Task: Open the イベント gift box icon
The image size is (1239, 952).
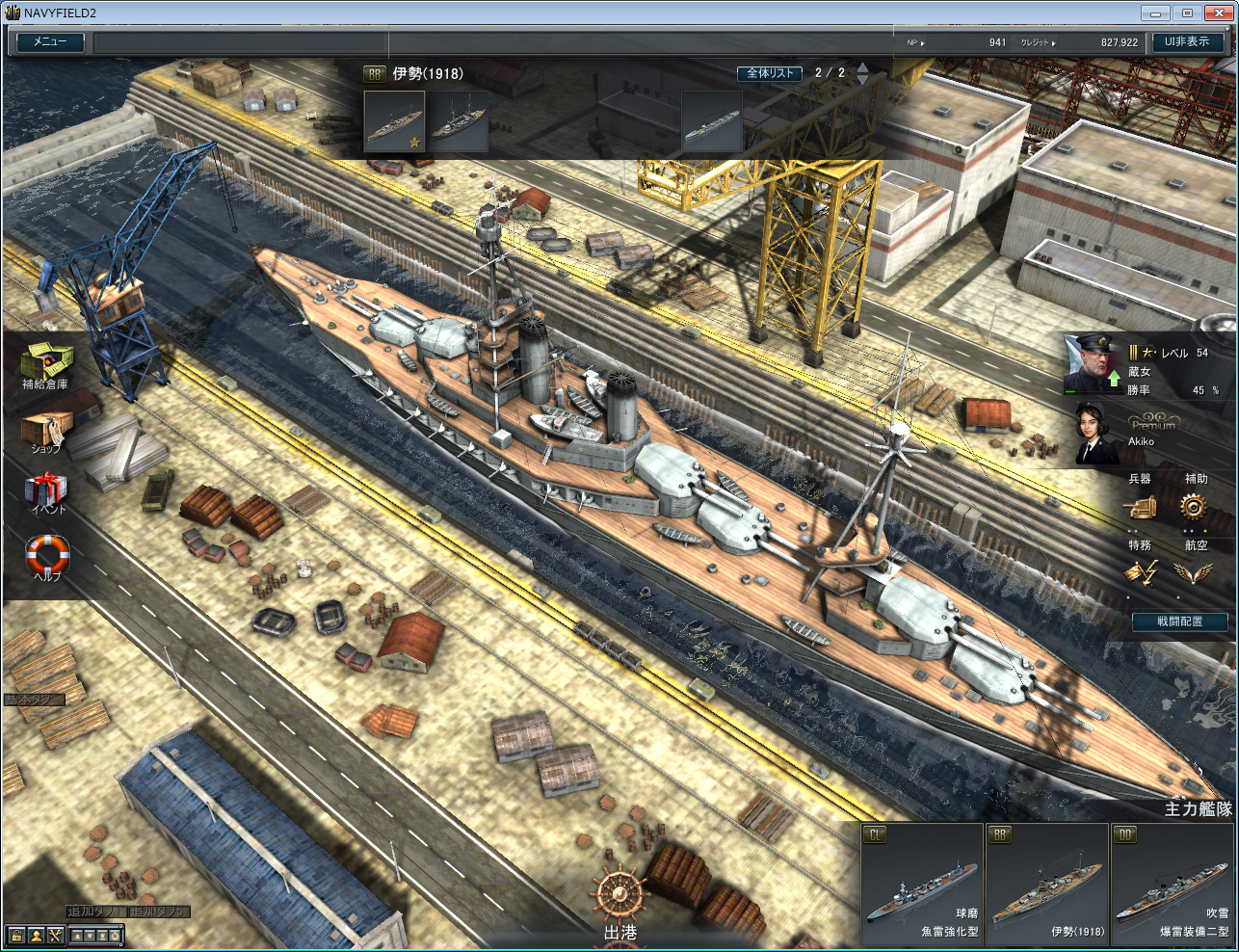Action: point(46,490)
